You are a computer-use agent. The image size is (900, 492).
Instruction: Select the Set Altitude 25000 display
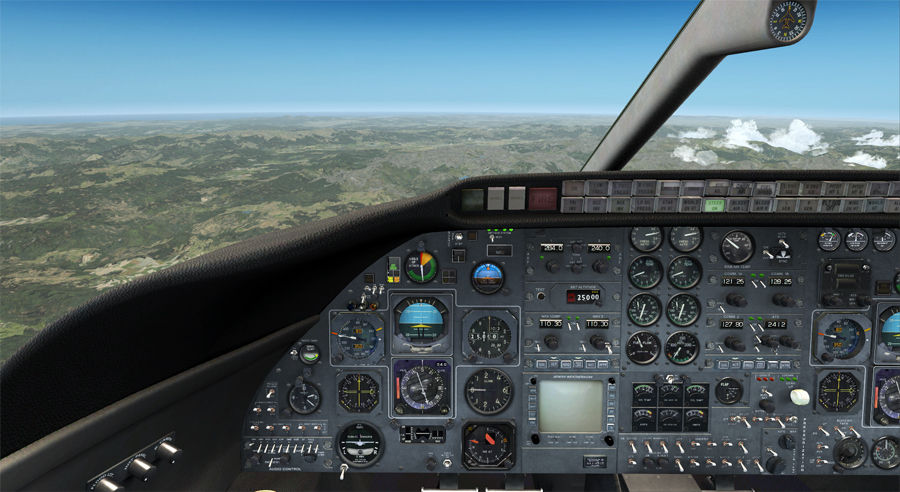pos(581,297)
